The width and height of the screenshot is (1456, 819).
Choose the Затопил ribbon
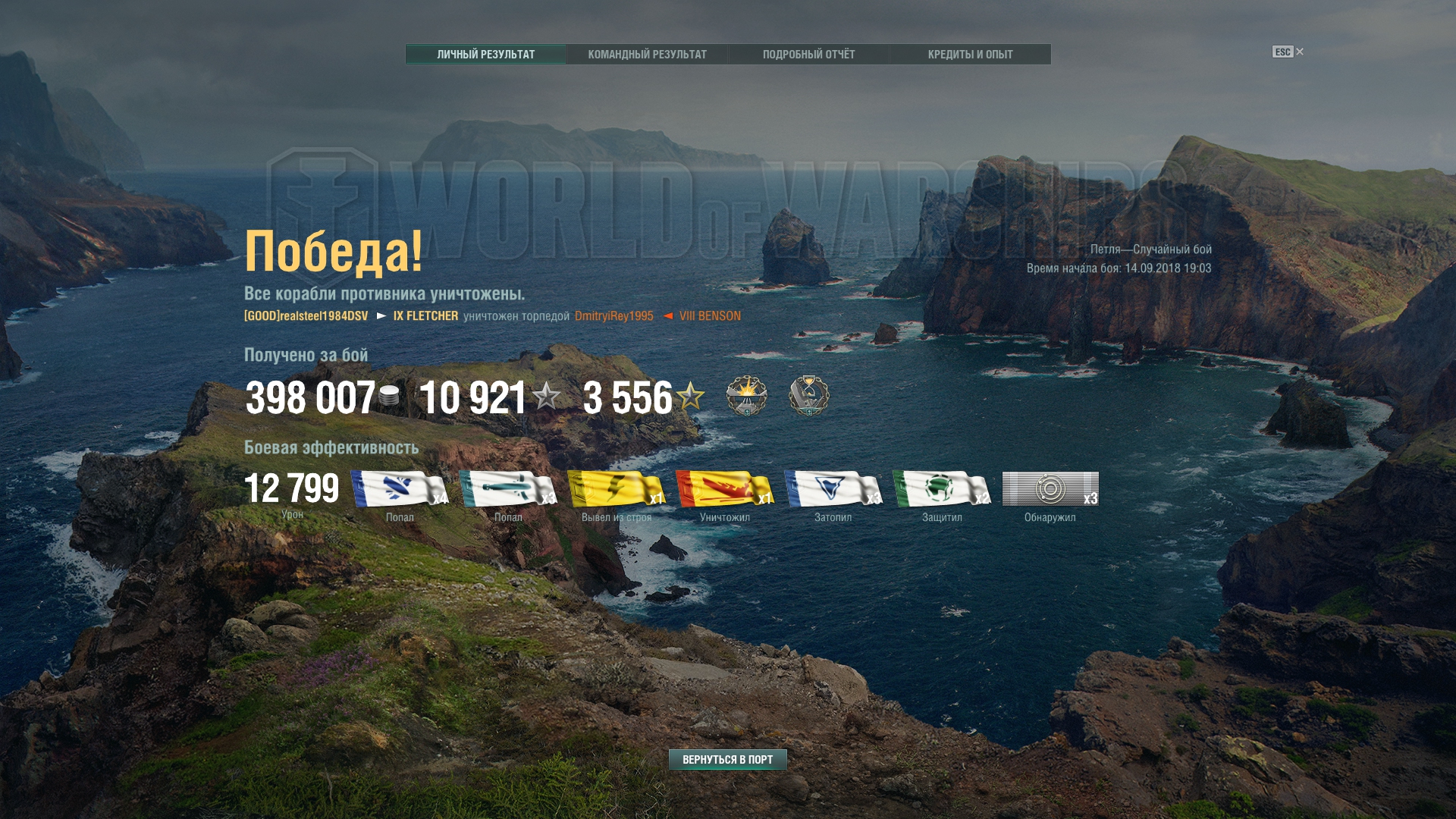833,489
